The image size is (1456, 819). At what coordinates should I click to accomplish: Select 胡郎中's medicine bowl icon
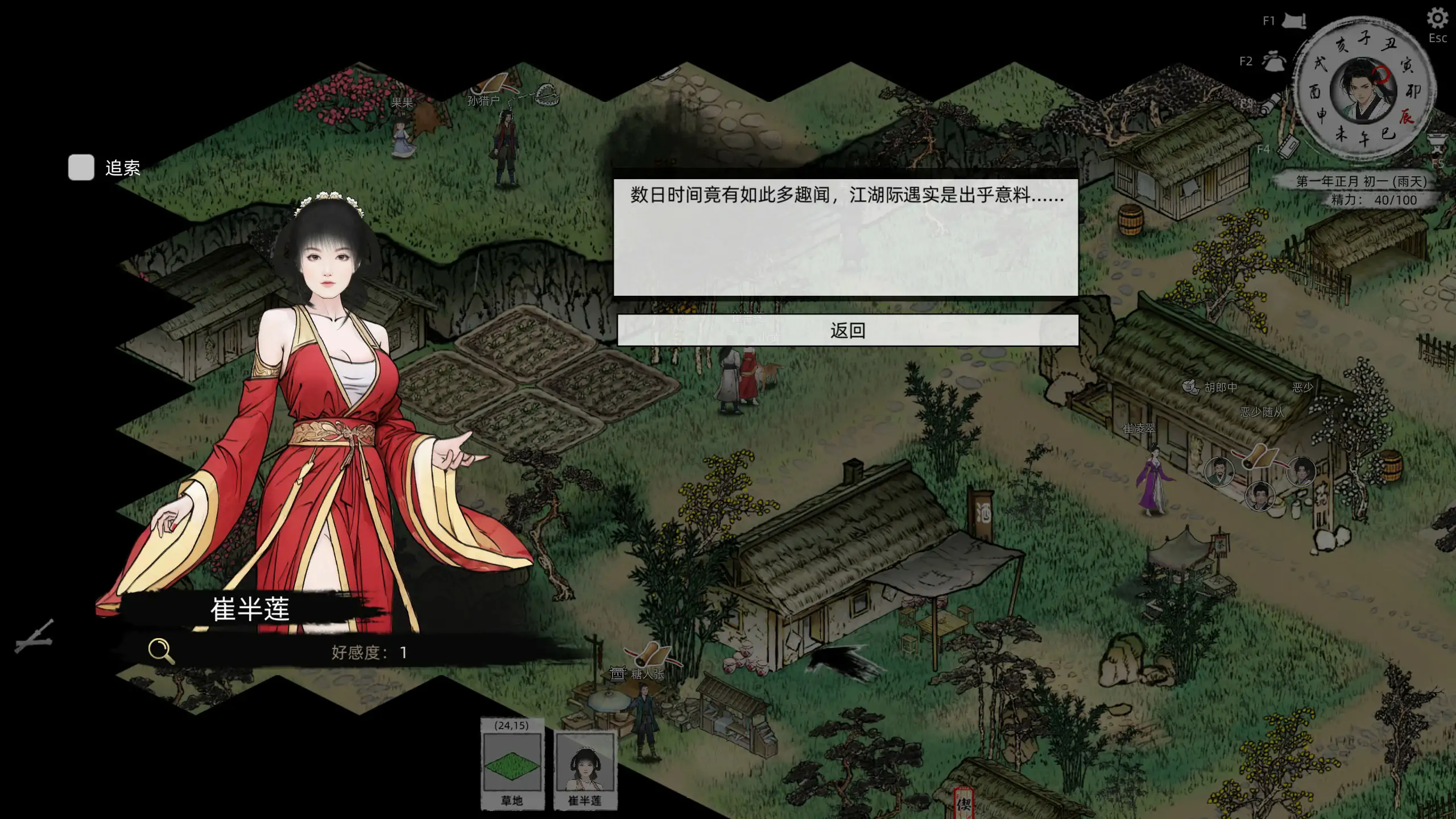(x=1190, y=386)
